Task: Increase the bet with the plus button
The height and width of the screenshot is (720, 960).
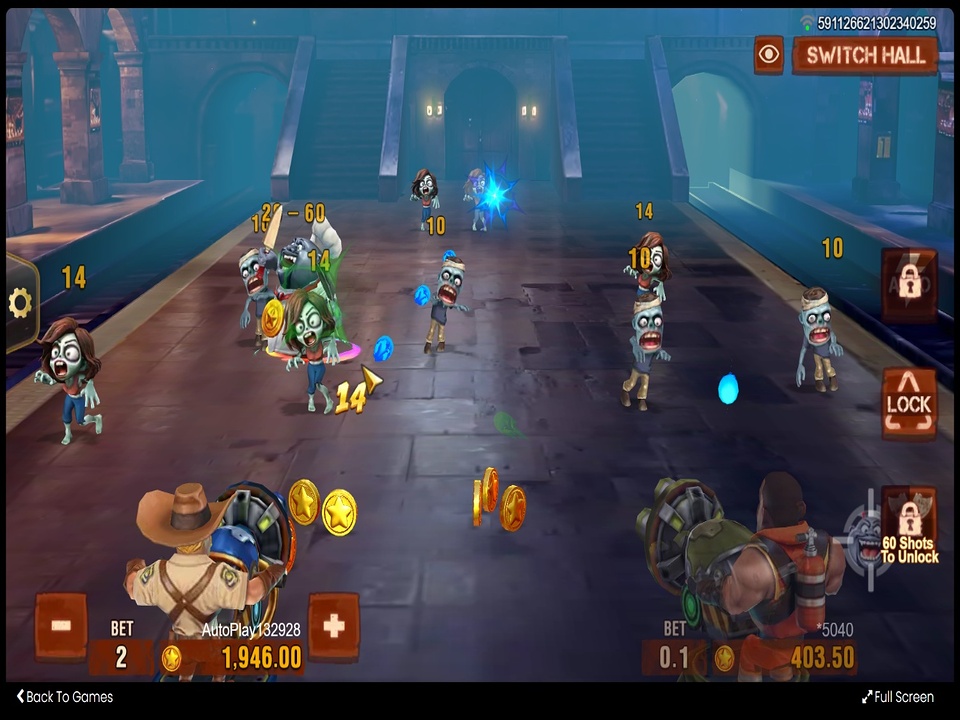Action: 333,626
